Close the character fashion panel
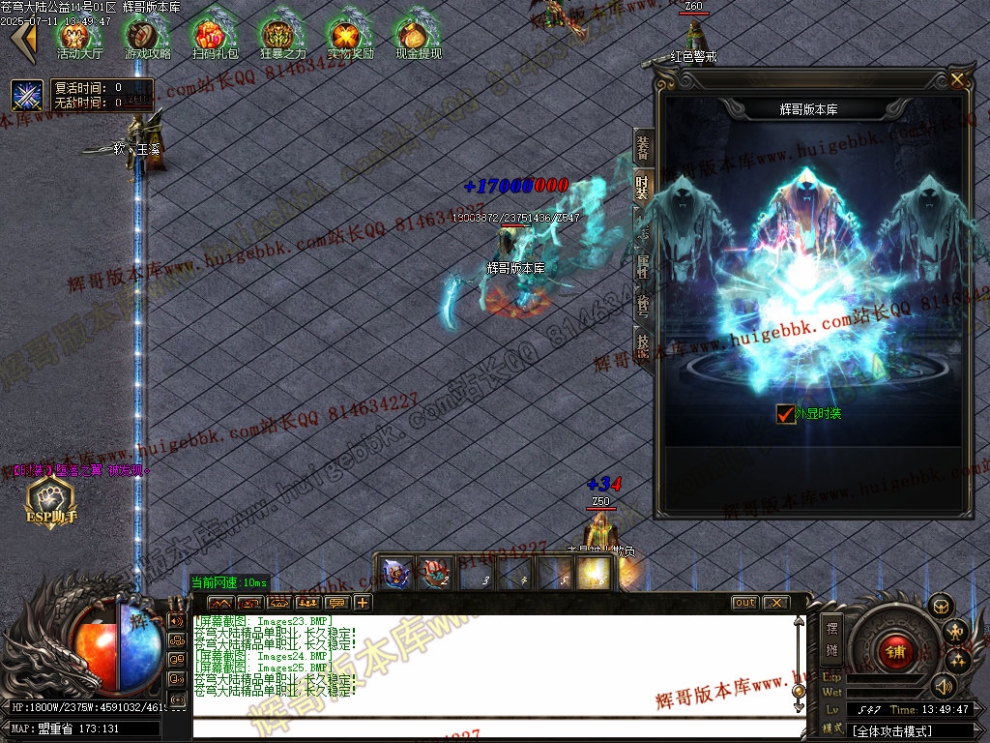 pos(957,79)
